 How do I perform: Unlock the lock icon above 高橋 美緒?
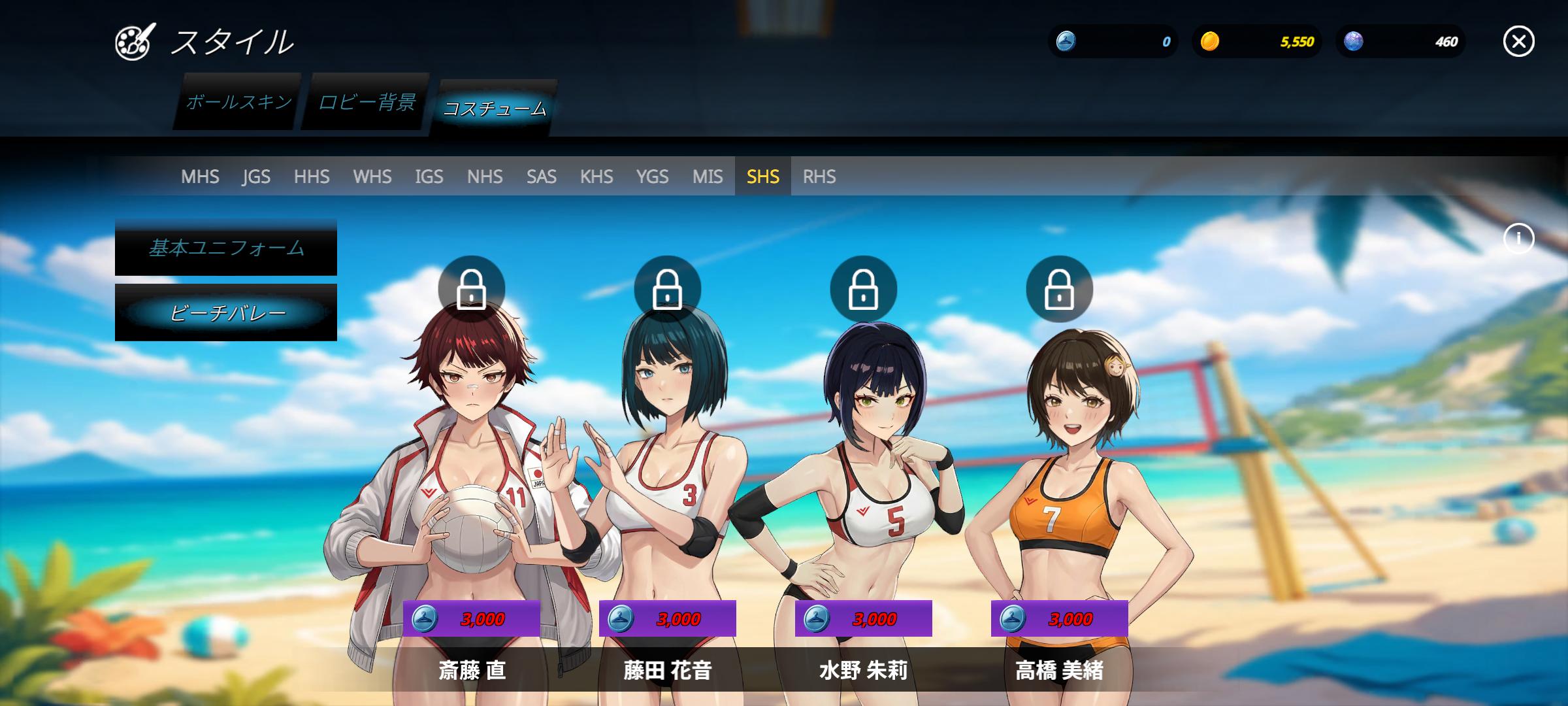point(1059,289)
